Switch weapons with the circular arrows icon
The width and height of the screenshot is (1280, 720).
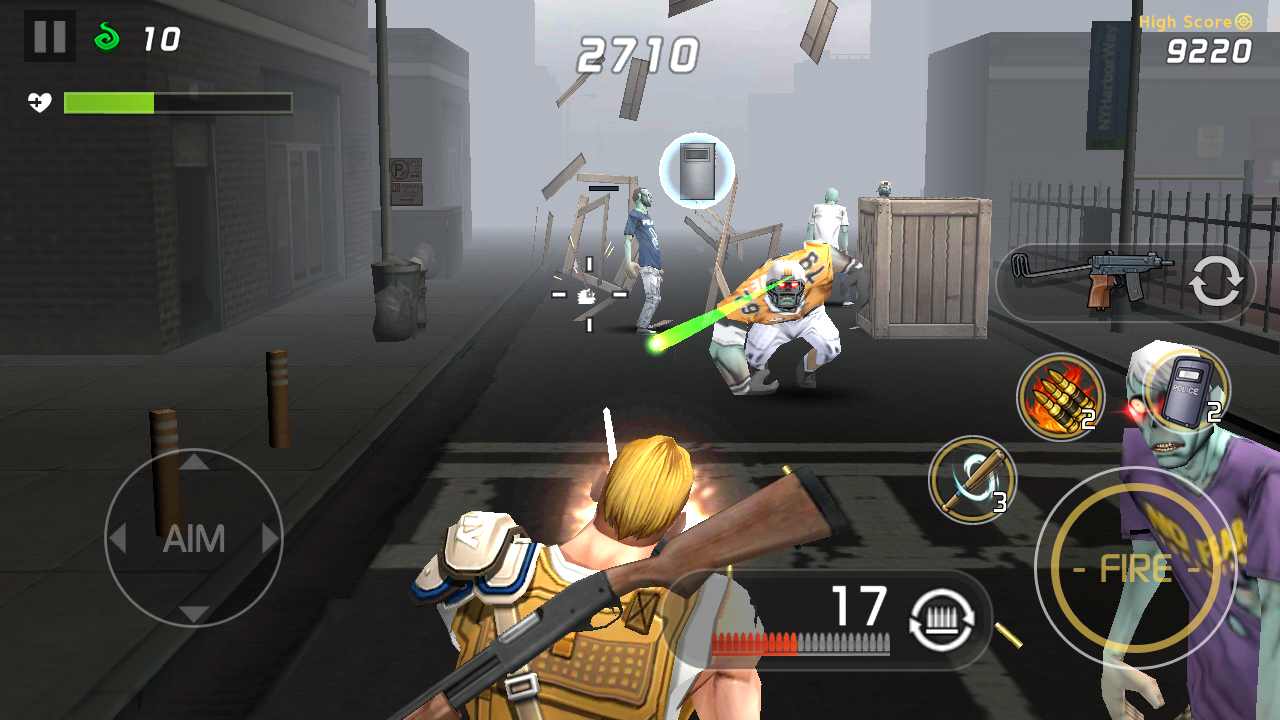coord(1216,283)
